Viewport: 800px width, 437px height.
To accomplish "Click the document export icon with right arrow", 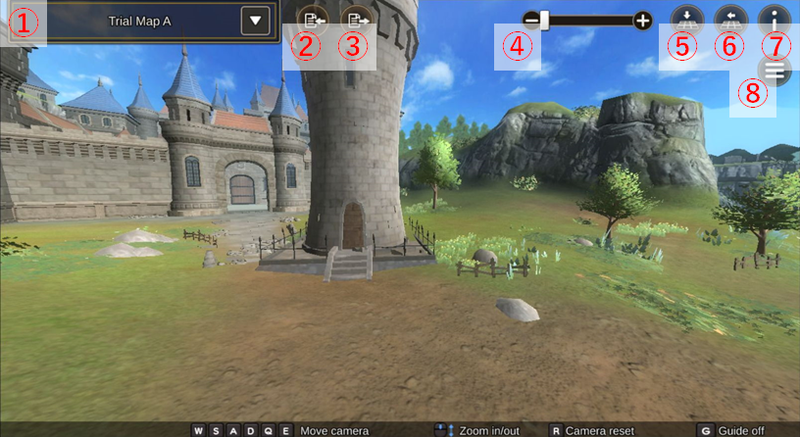I will tap(355, 19).
